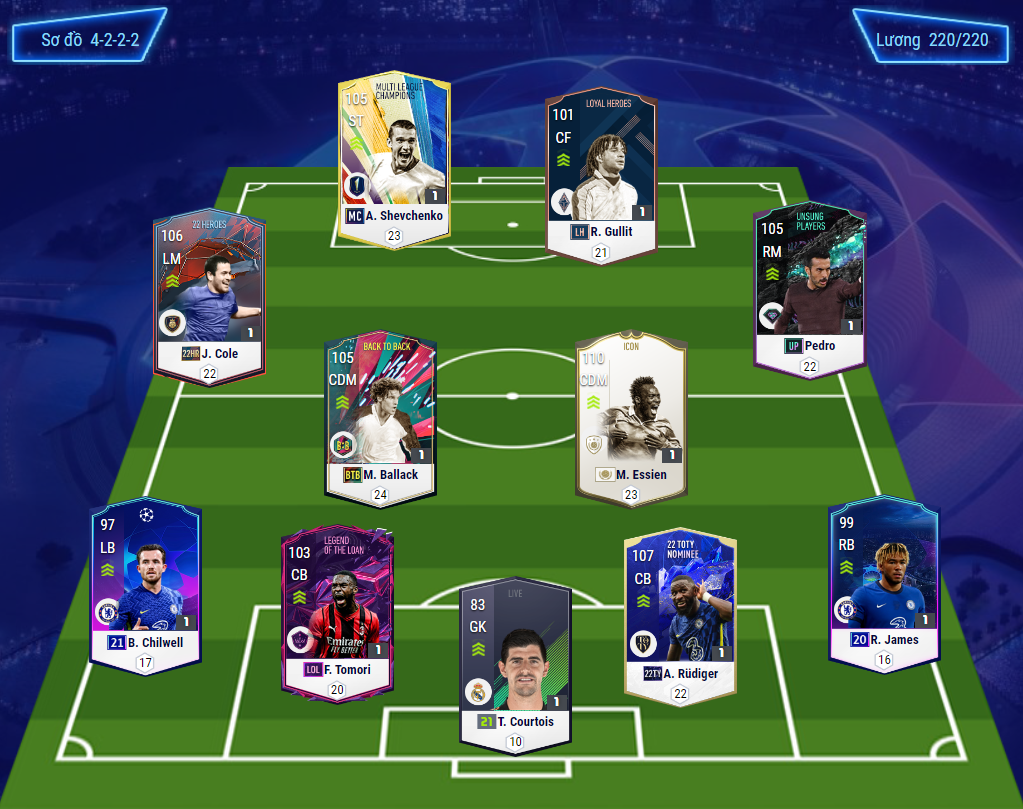Choose the R. James right back card
The width and height of the screenshot is (1023, 809).
(884, 575)
